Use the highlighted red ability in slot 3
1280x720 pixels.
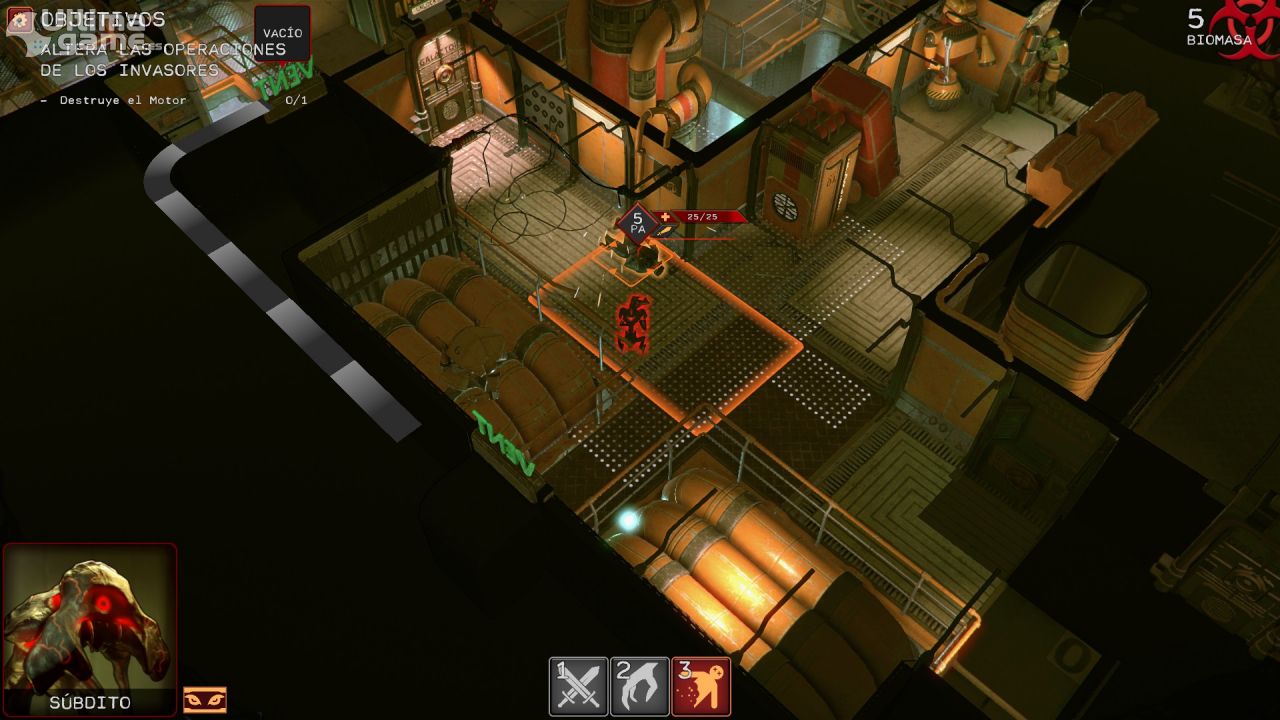(x=701, y=686)
